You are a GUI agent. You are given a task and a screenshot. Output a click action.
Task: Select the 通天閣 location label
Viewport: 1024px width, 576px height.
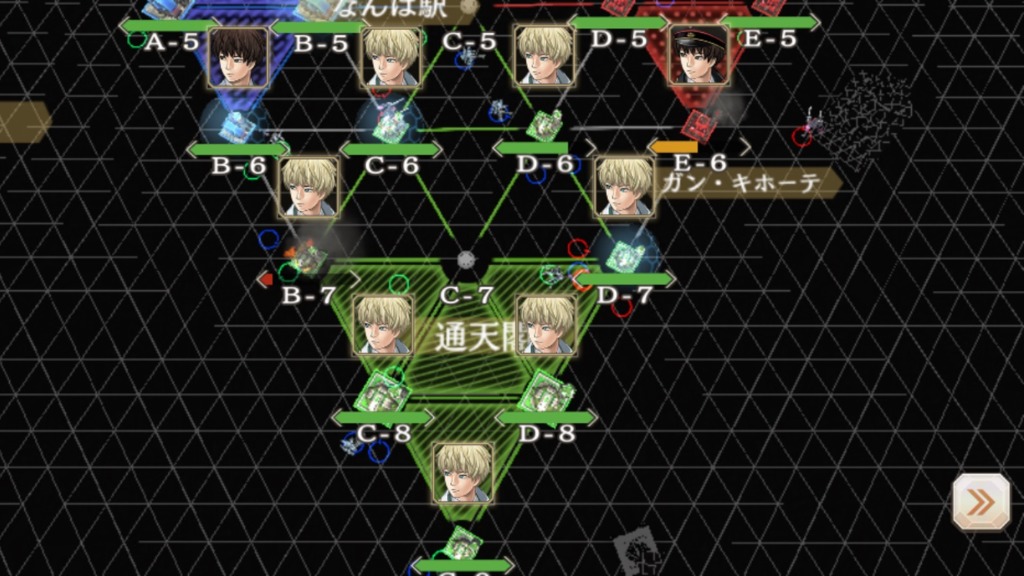pos(468,336)
